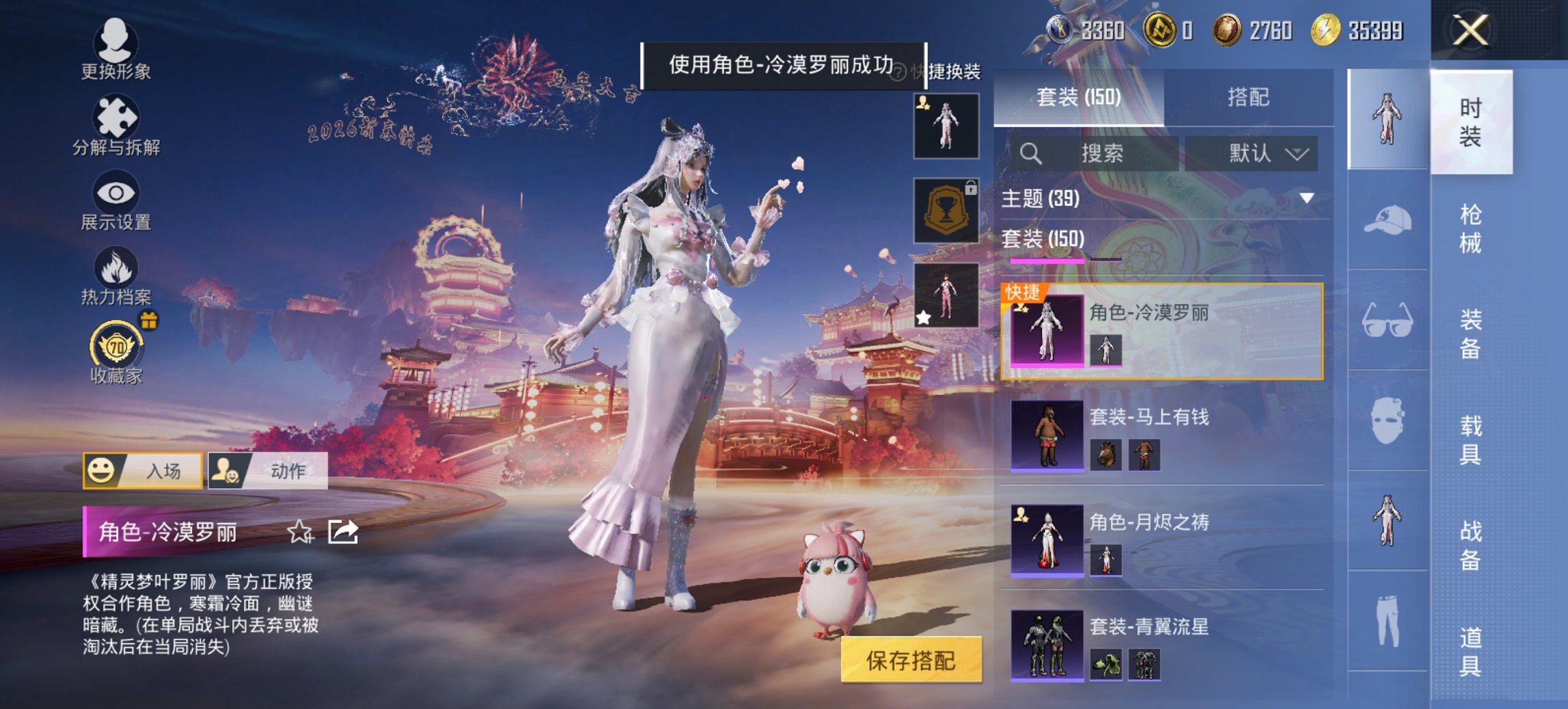Switch to the 搭配 tab

click(1251, 96)
